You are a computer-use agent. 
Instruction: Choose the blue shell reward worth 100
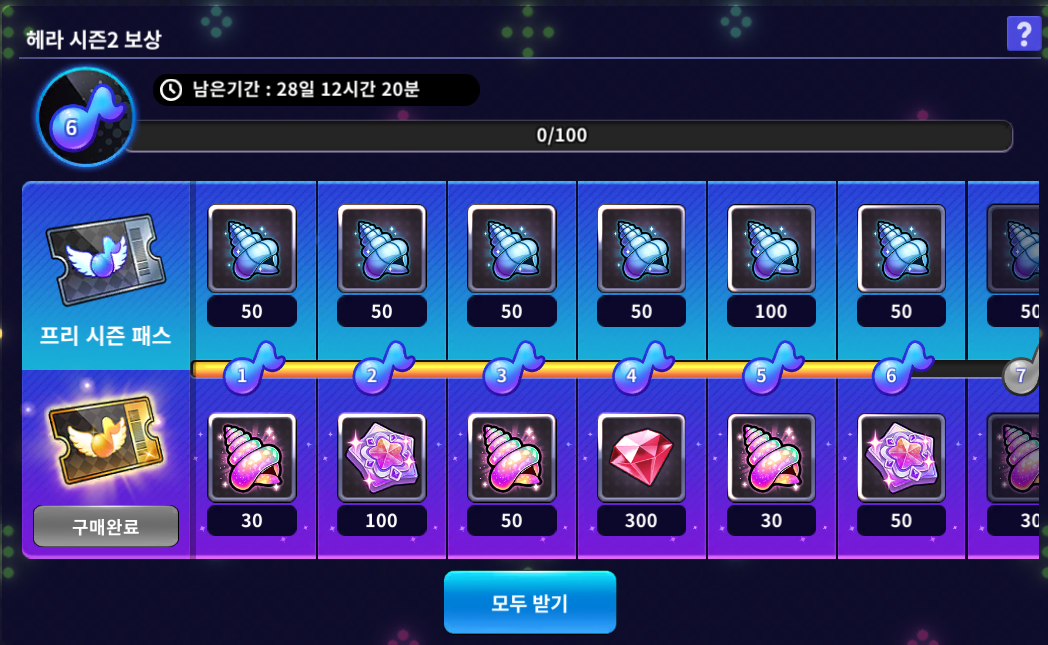click(771, 248)
